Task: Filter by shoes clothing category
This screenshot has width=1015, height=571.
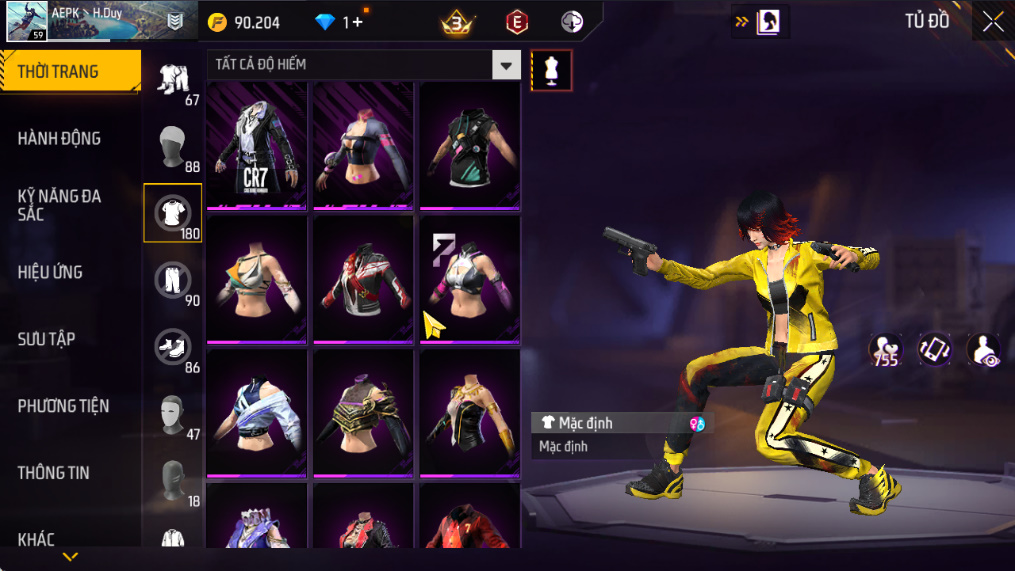Action: click(x=173, y=346)
